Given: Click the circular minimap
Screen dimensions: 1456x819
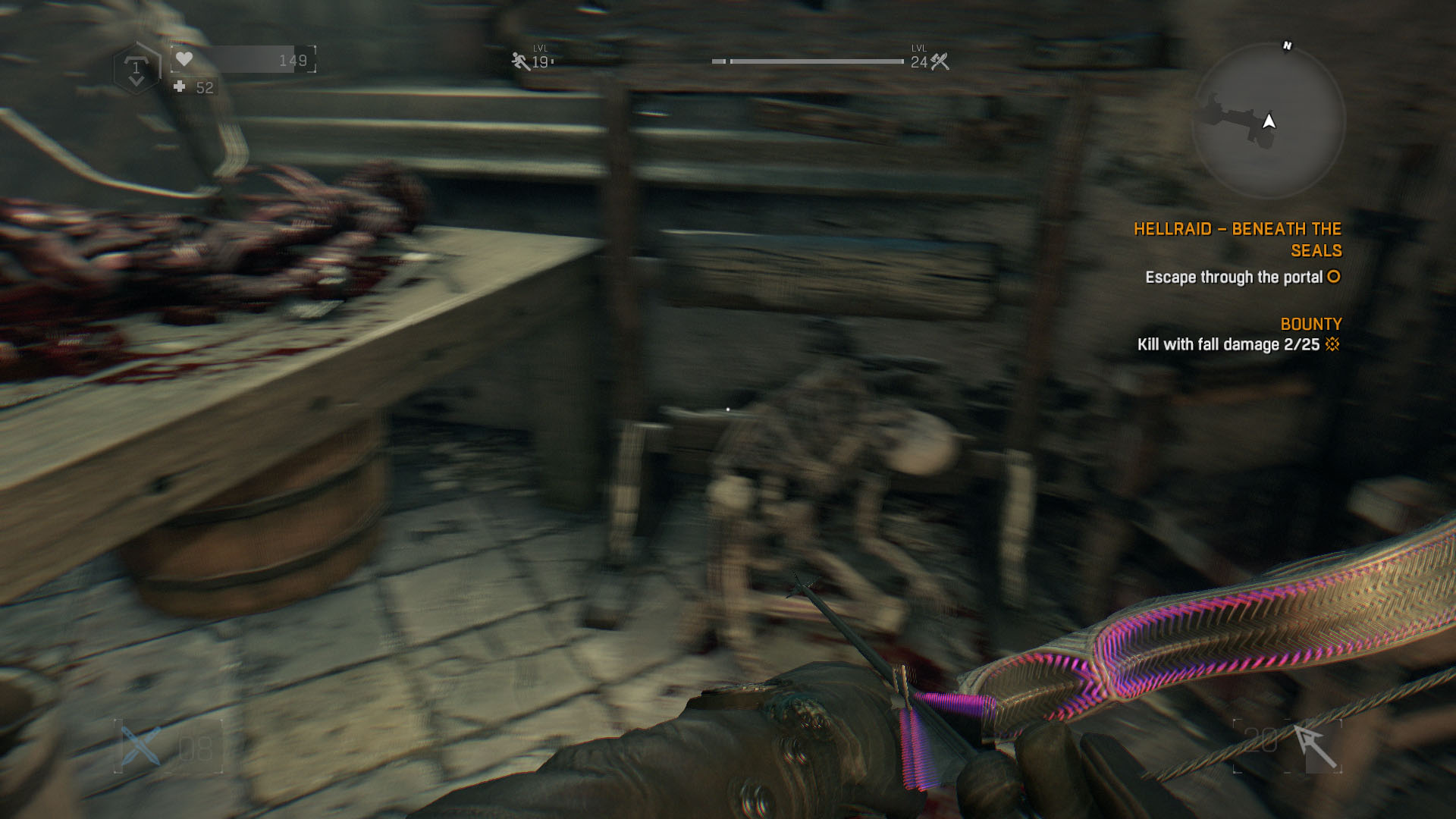Looking at the screenshot, I should (1268, 121).
